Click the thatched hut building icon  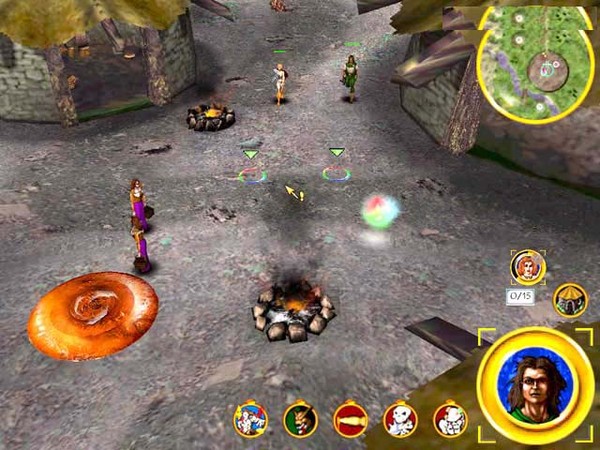point(570,300)
